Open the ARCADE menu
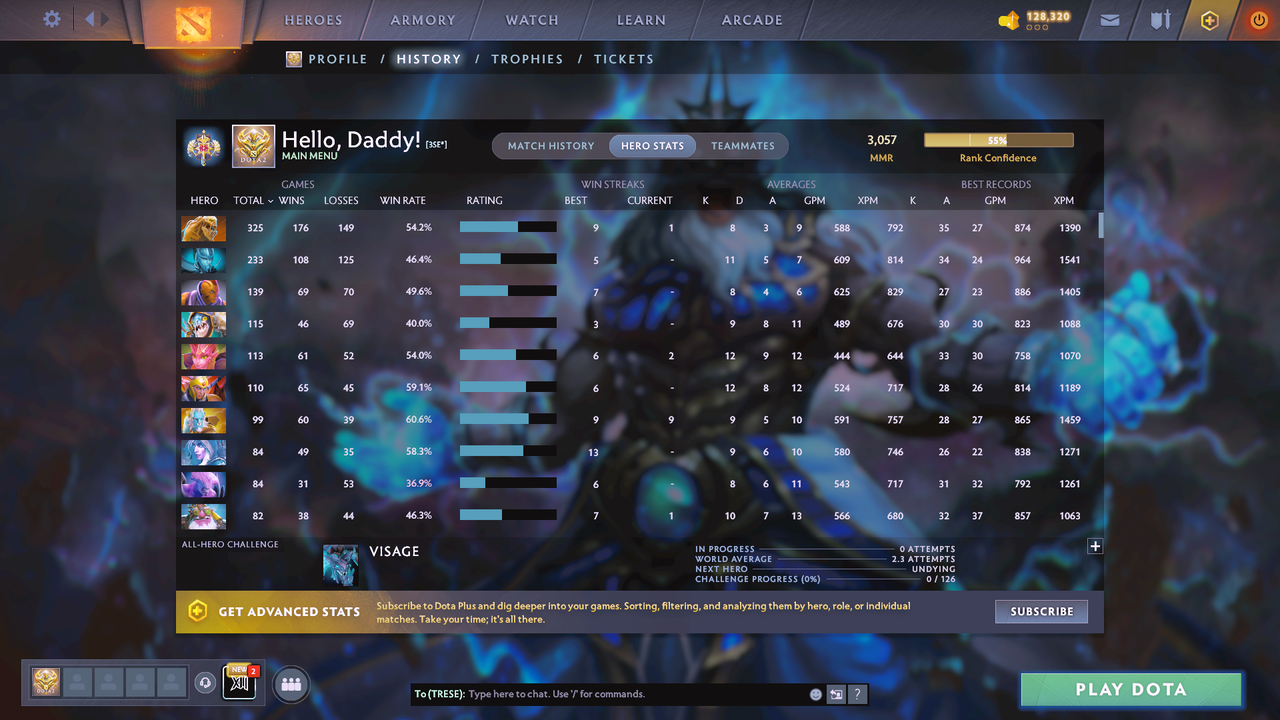The width and height of the screenshot is (1280, 720). [x=751, y=19]
